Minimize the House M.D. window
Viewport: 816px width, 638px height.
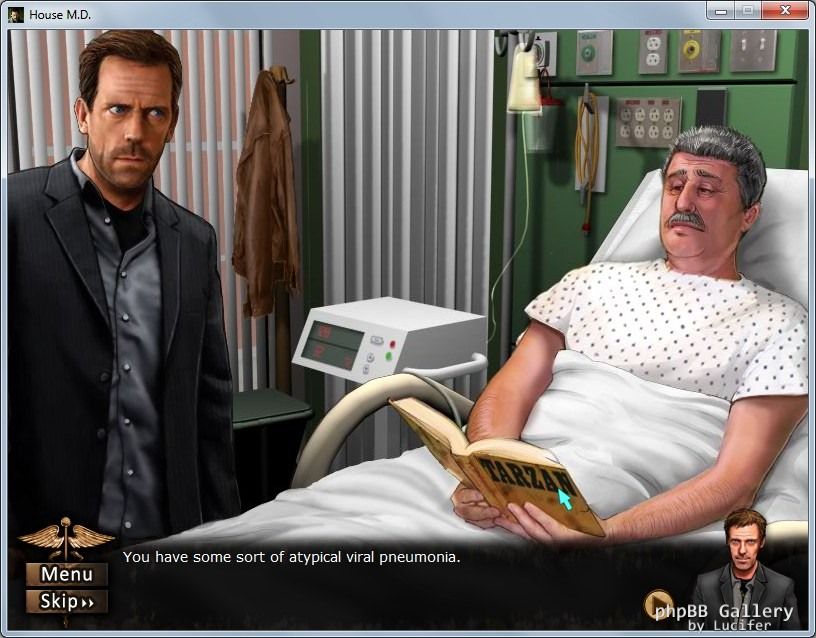click(x=720, y=11)
